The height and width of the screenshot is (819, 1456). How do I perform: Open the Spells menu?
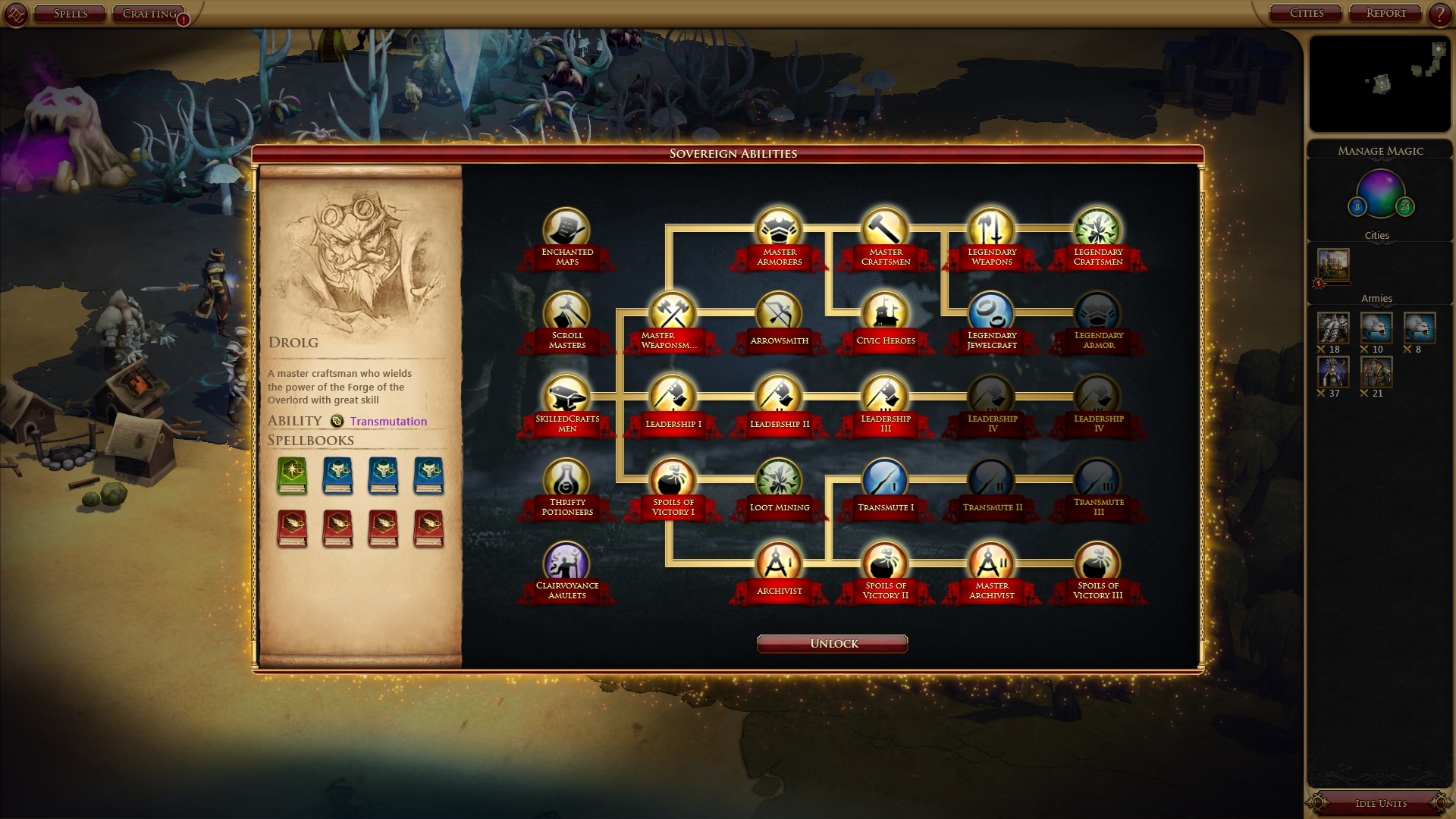click(70, 14)
